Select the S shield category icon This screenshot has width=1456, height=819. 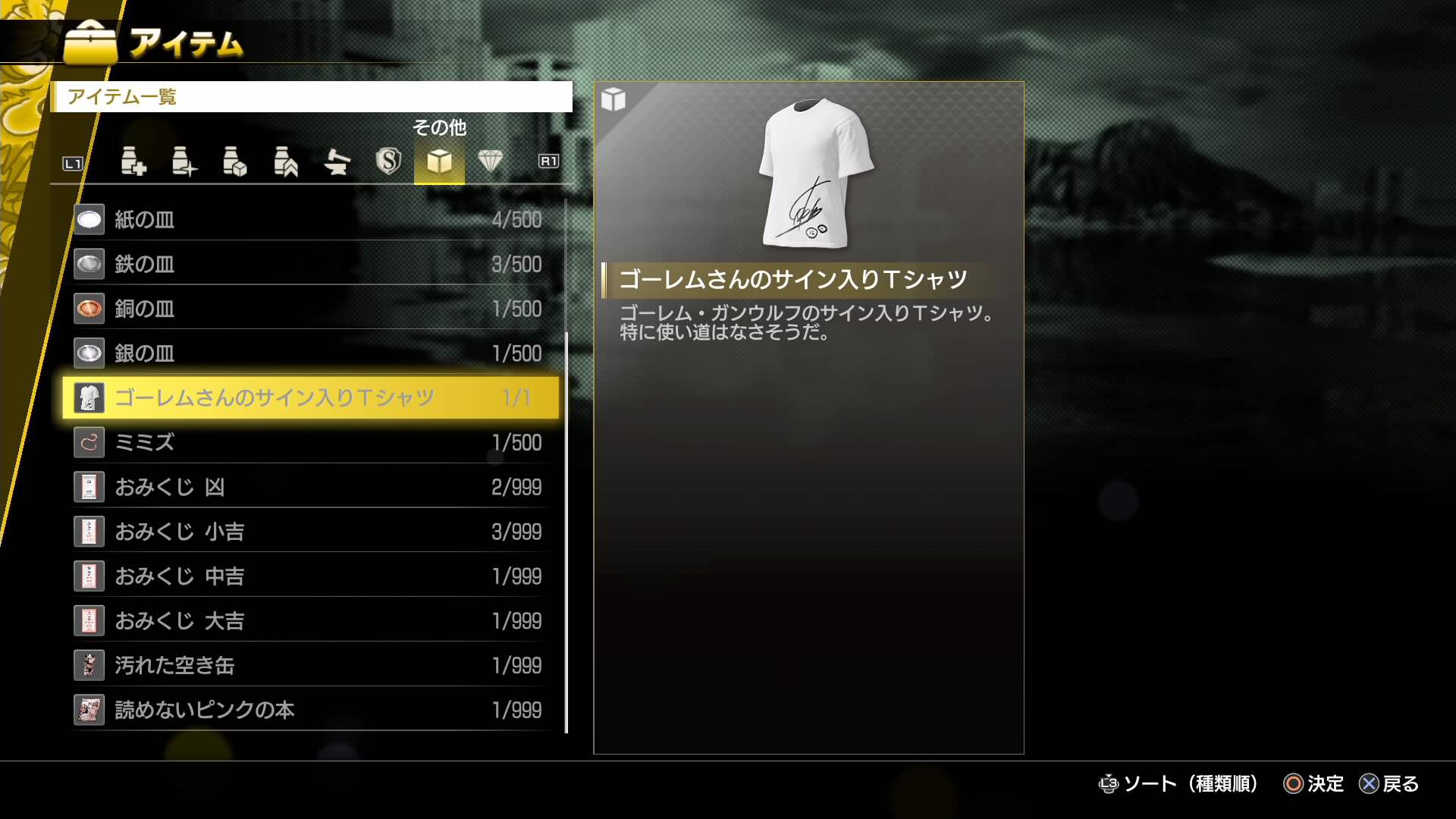point(388,162)
